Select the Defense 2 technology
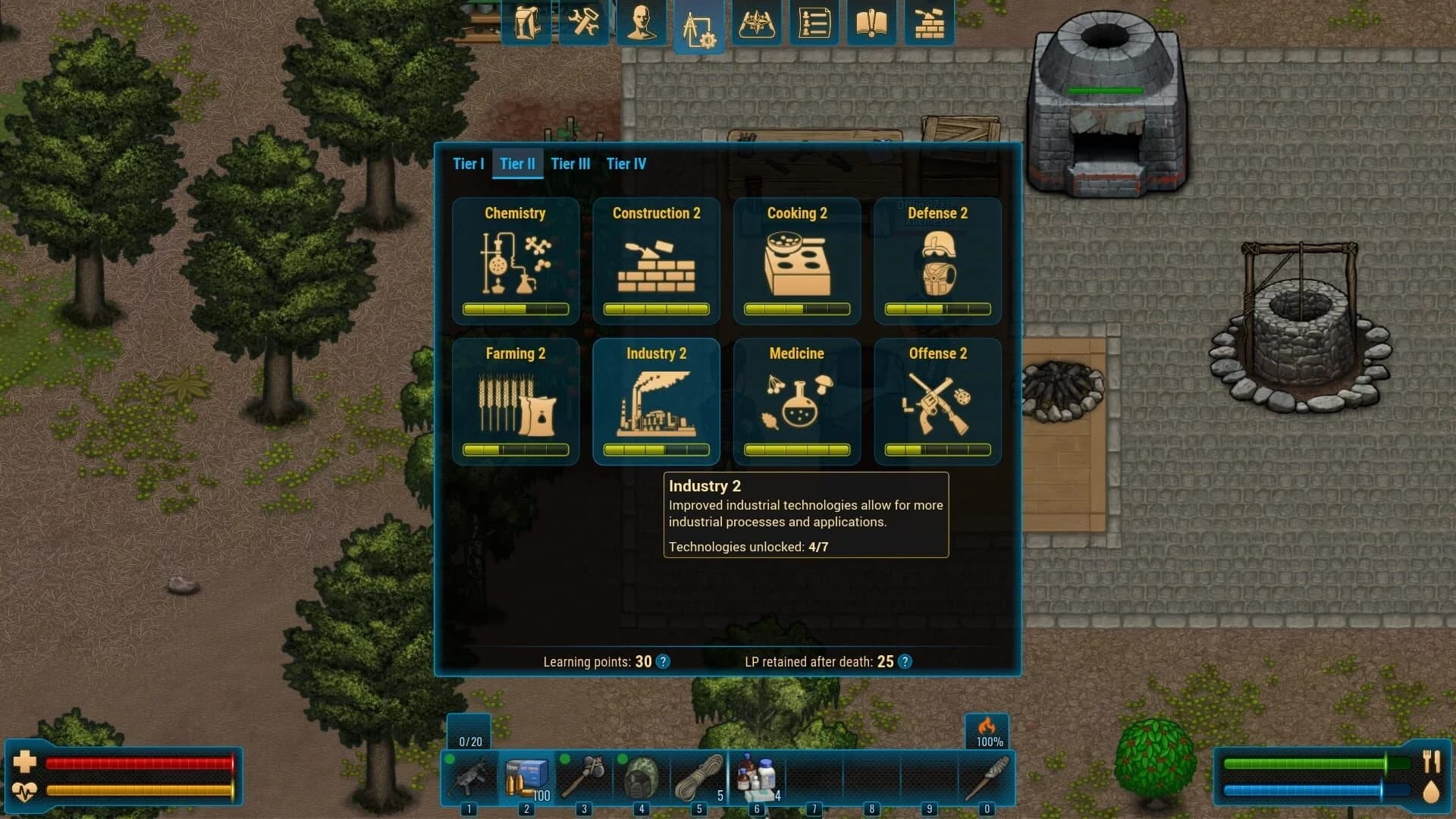 [937, 262]
